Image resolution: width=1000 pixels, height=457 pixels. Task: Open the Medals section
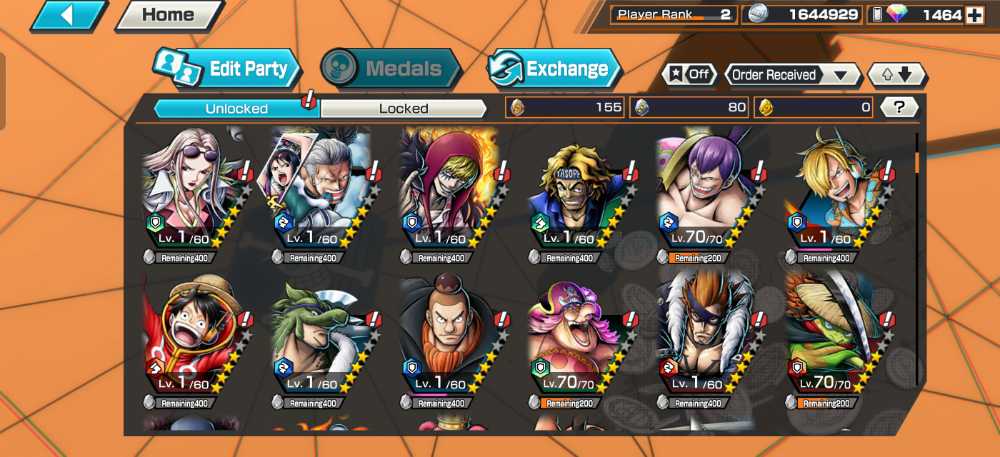390,69
